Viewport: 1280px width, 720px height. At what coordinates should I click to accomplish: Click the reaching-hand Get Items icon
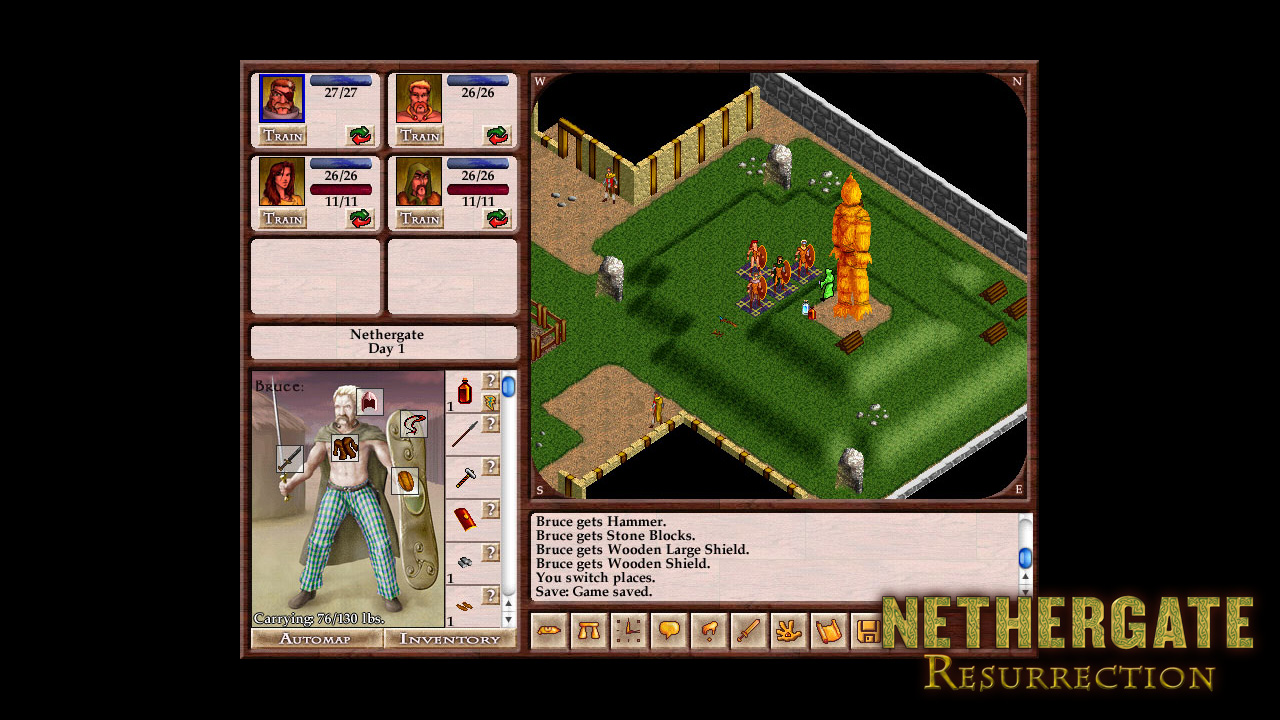[x=707, y=630]
